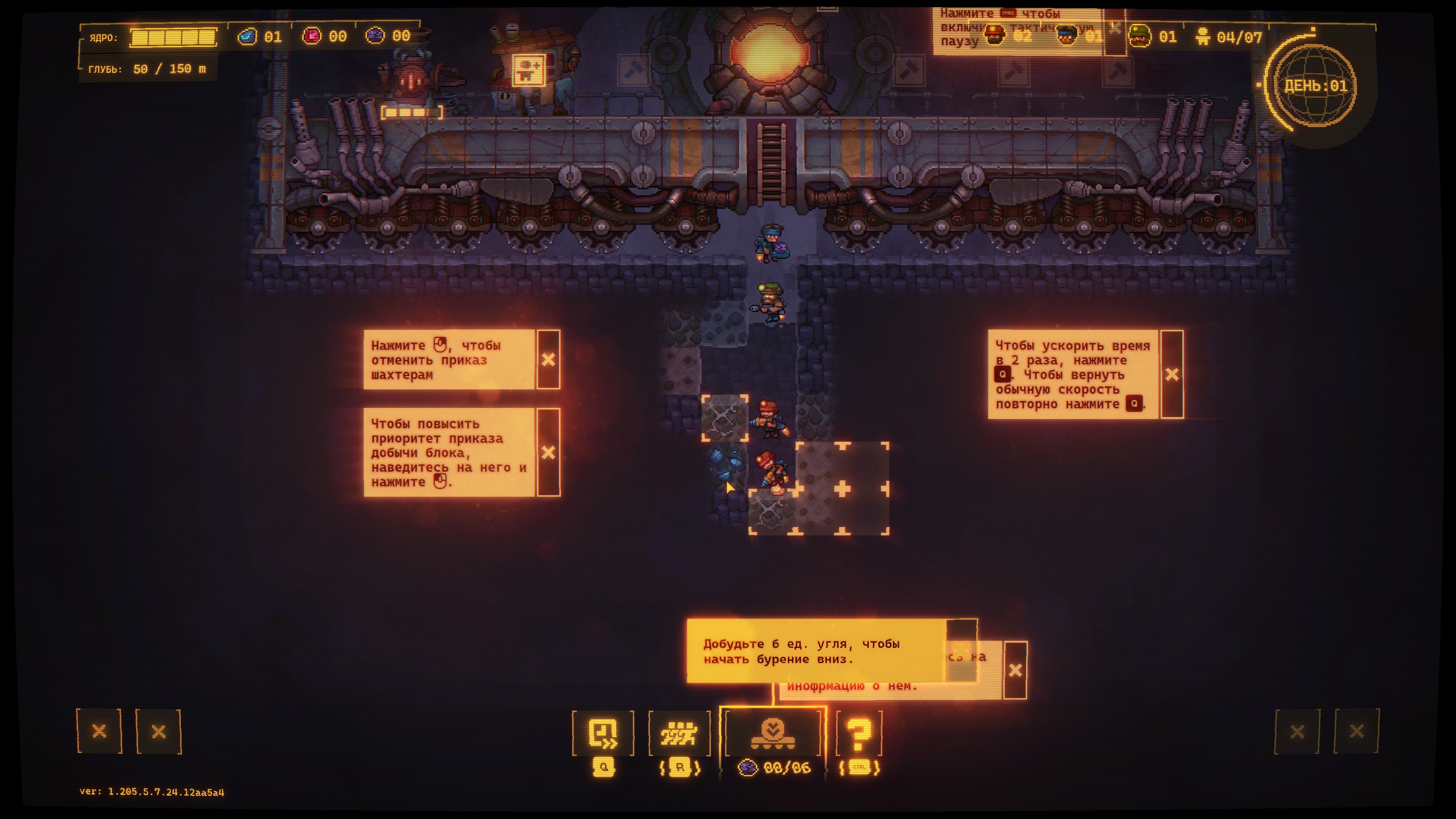The height and width of the screenshot is (819, 1456).
Task: Open help via the question mark button
Action: pyautogui.click(x=858, y=733)
